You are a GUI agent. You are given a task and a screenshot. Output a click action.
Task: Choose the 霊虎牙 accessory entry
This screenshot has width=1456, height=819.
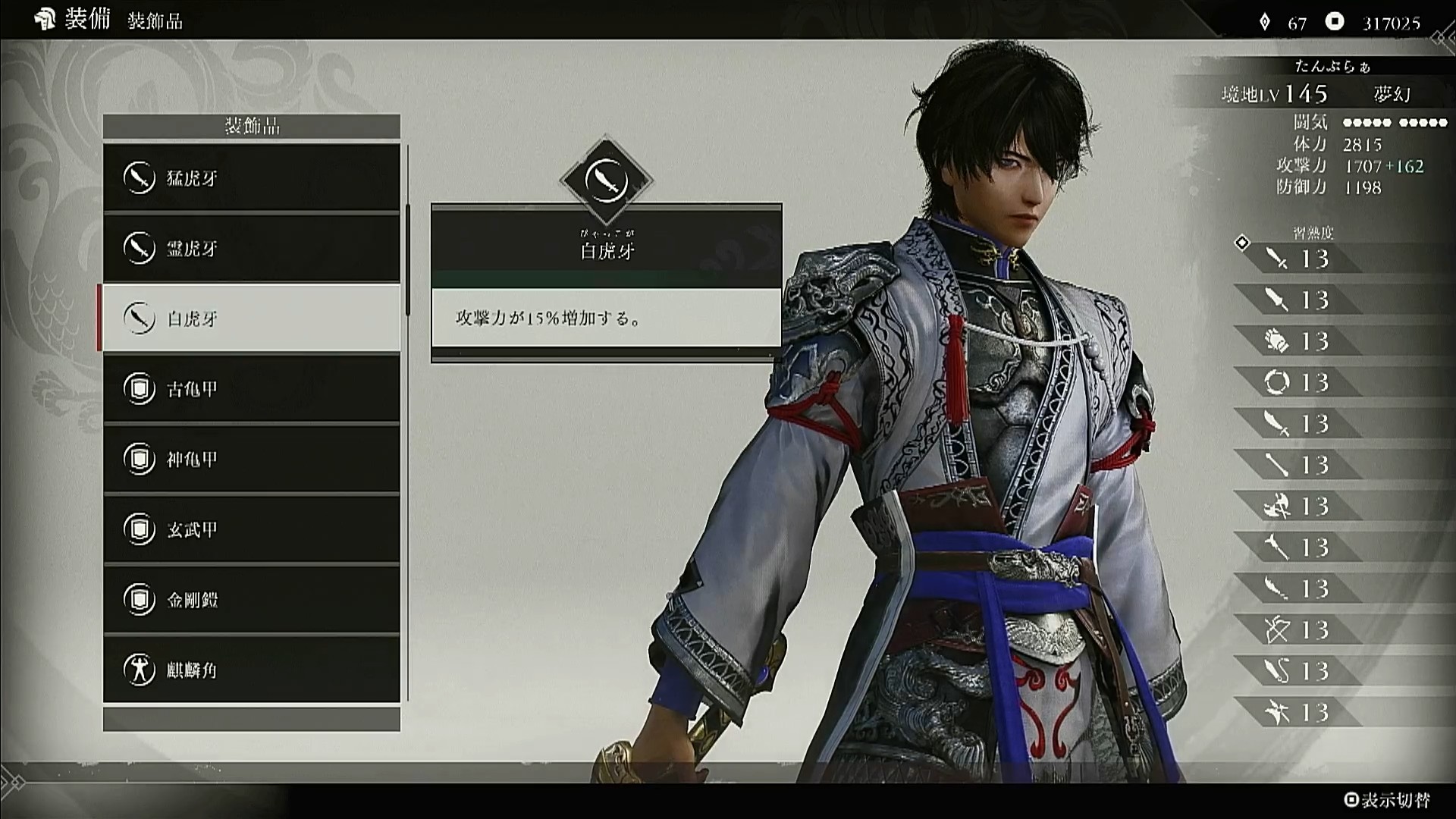251,248
